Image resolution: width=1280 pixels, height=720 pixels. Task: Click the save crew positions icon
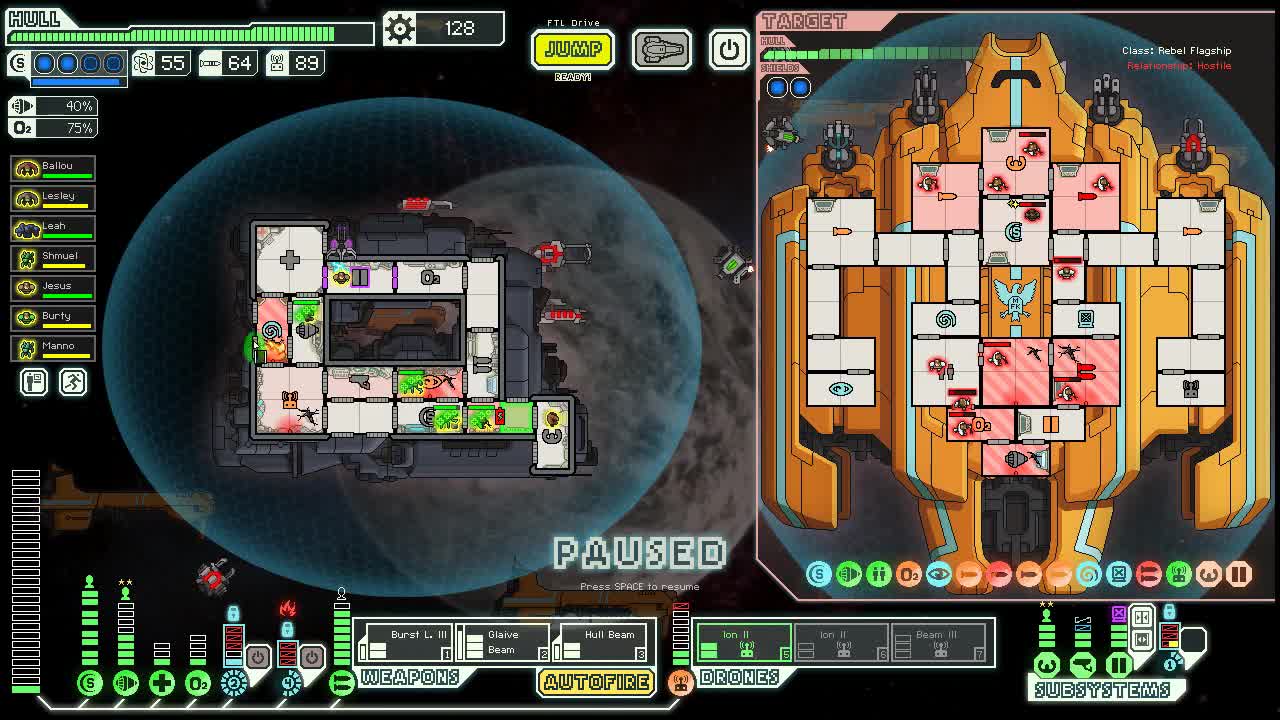[33, 382]
